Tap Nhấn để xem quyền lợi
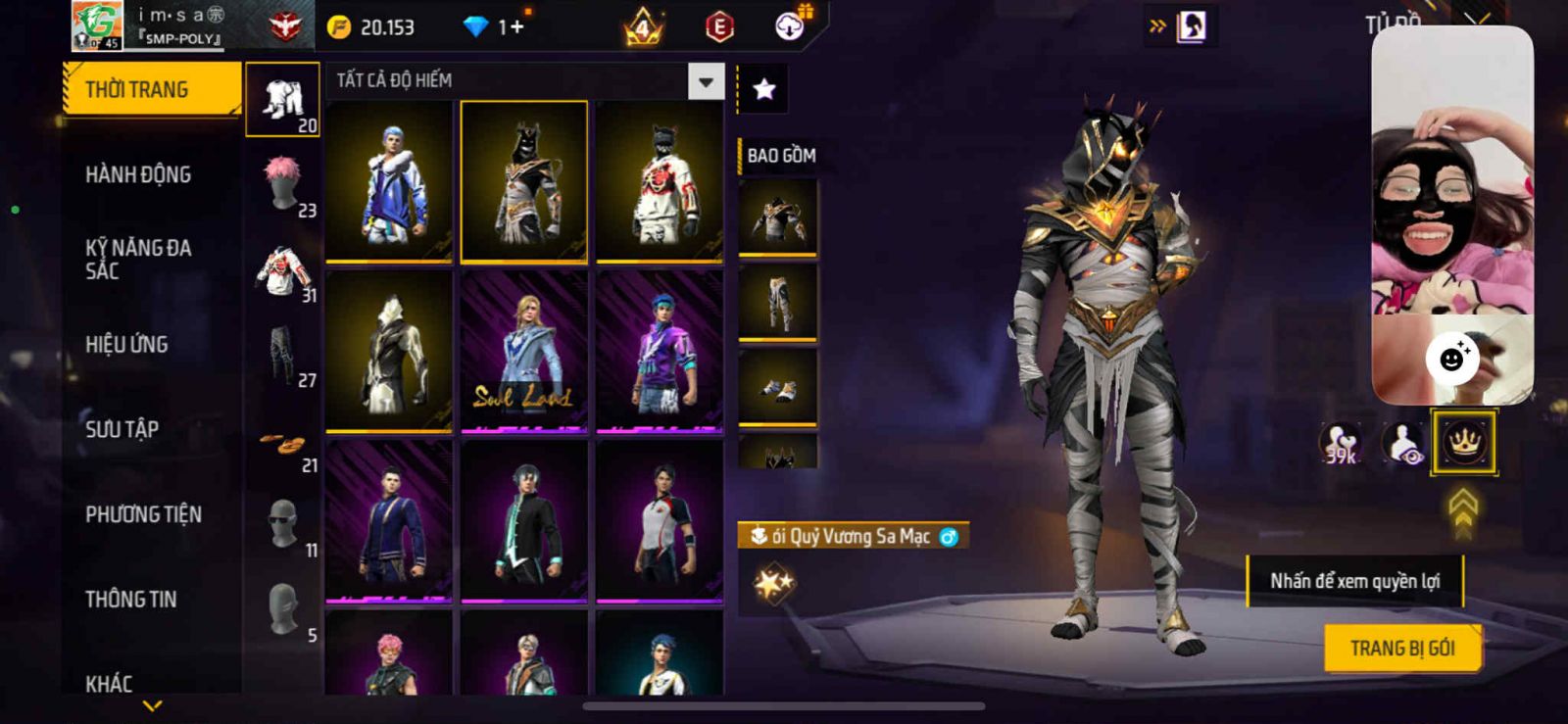The image size is (1568, 724). tap(1354, 581)
